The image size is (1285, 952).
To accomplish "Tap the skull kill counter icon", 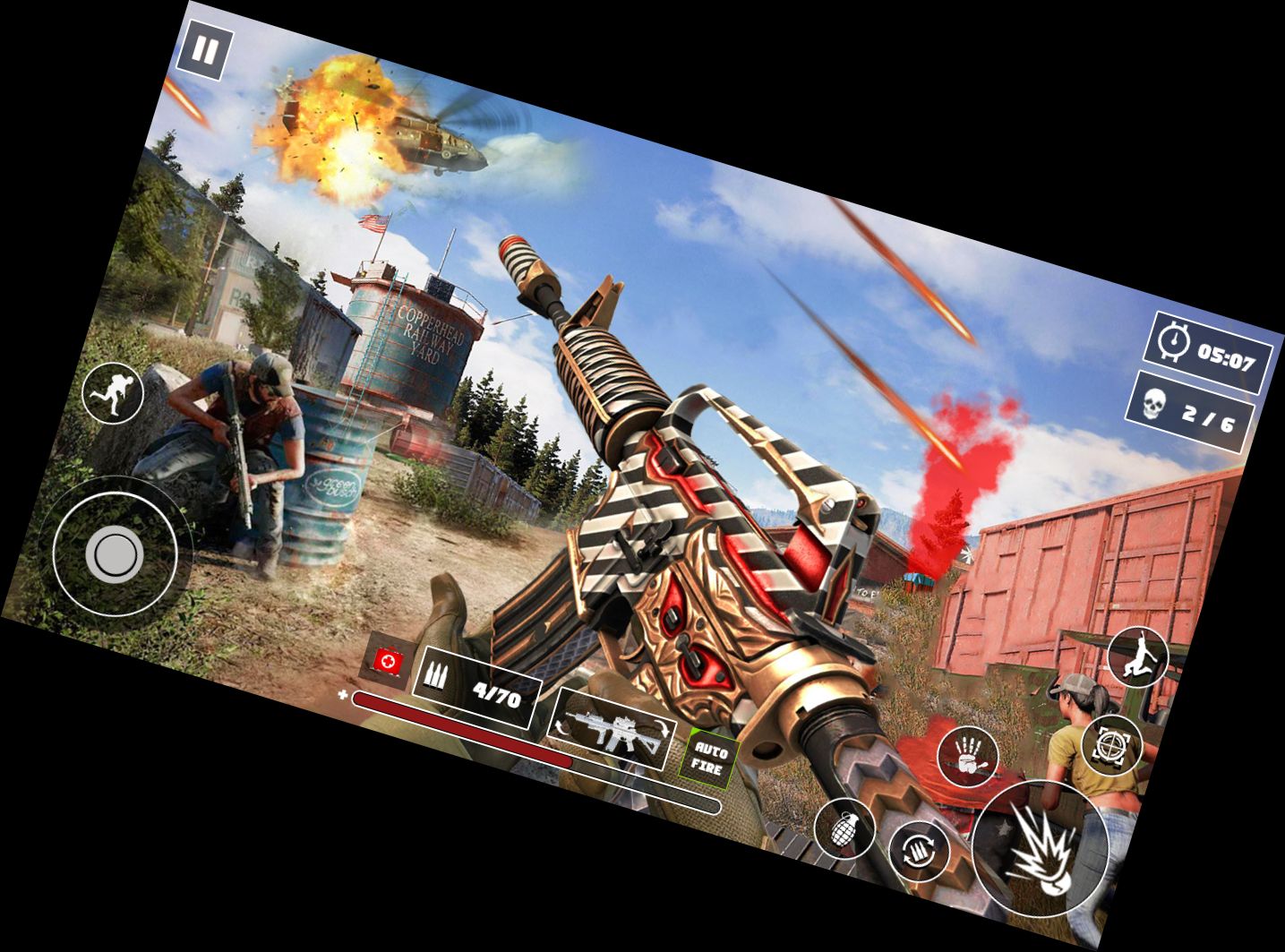I will 1155,404.
